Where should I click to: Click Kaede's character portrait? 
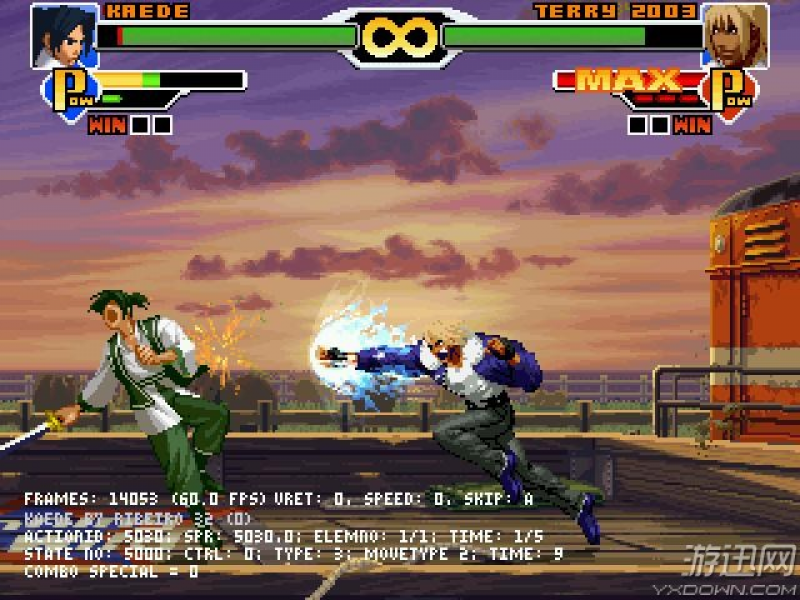(63, 35)
